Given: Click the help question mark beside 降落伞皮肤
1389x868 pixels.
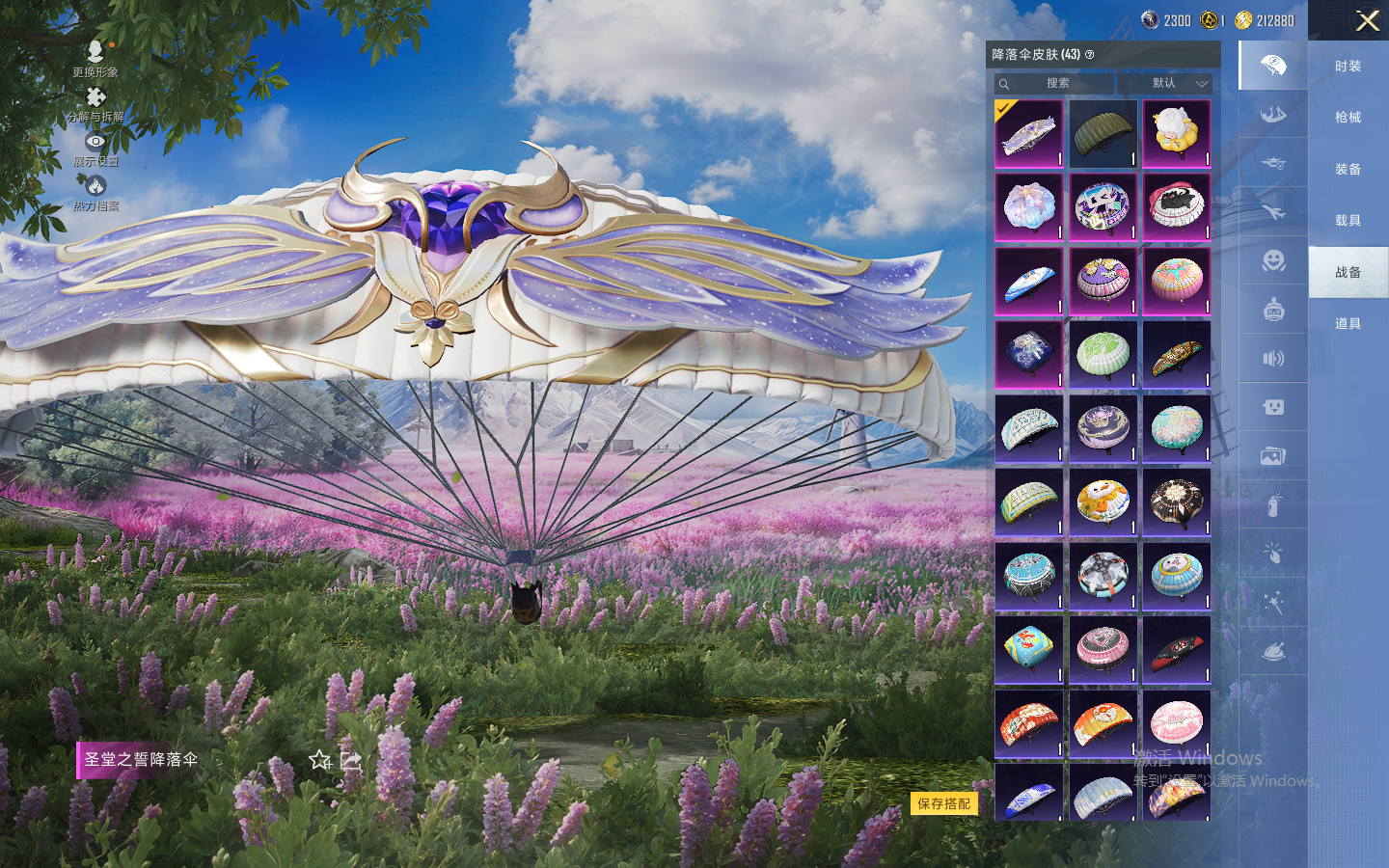Looking at the screenshot, I should (1090, 55).
